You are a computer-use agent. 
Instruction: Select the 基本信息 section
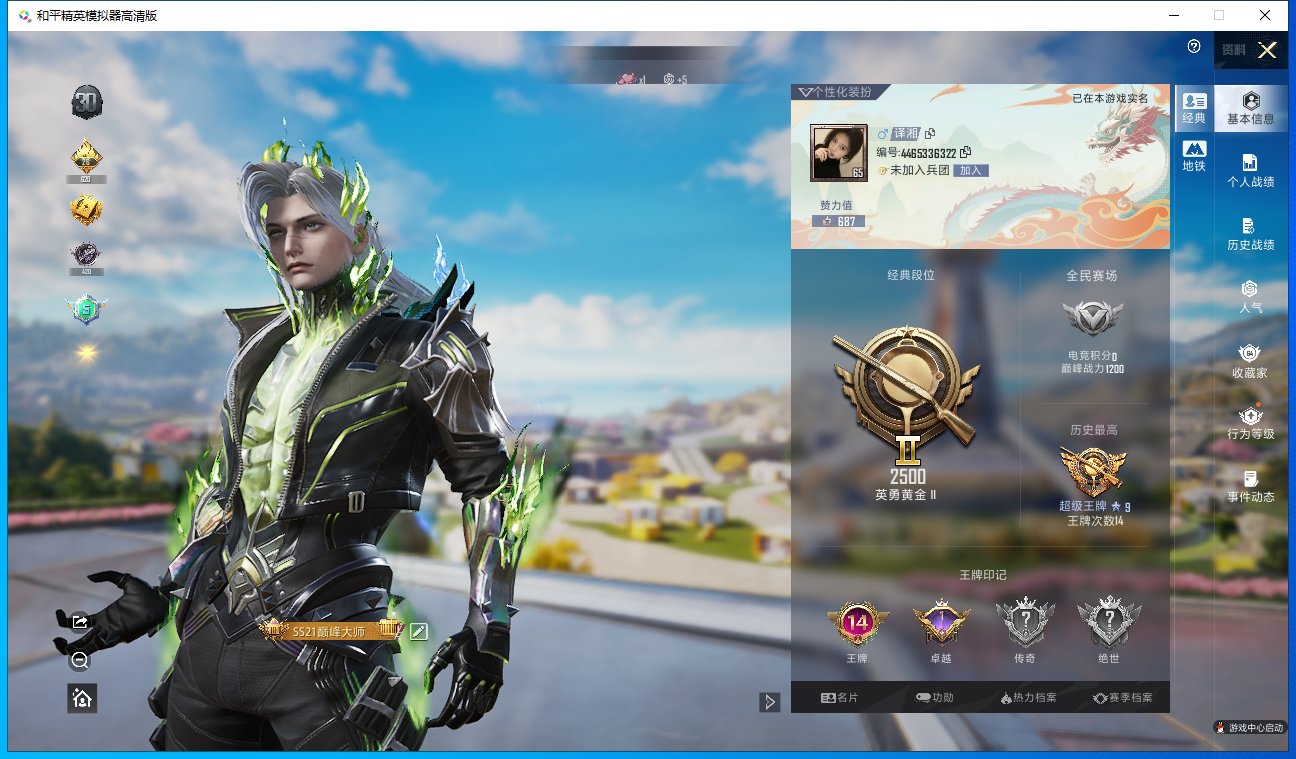[x=1250, y=108]
